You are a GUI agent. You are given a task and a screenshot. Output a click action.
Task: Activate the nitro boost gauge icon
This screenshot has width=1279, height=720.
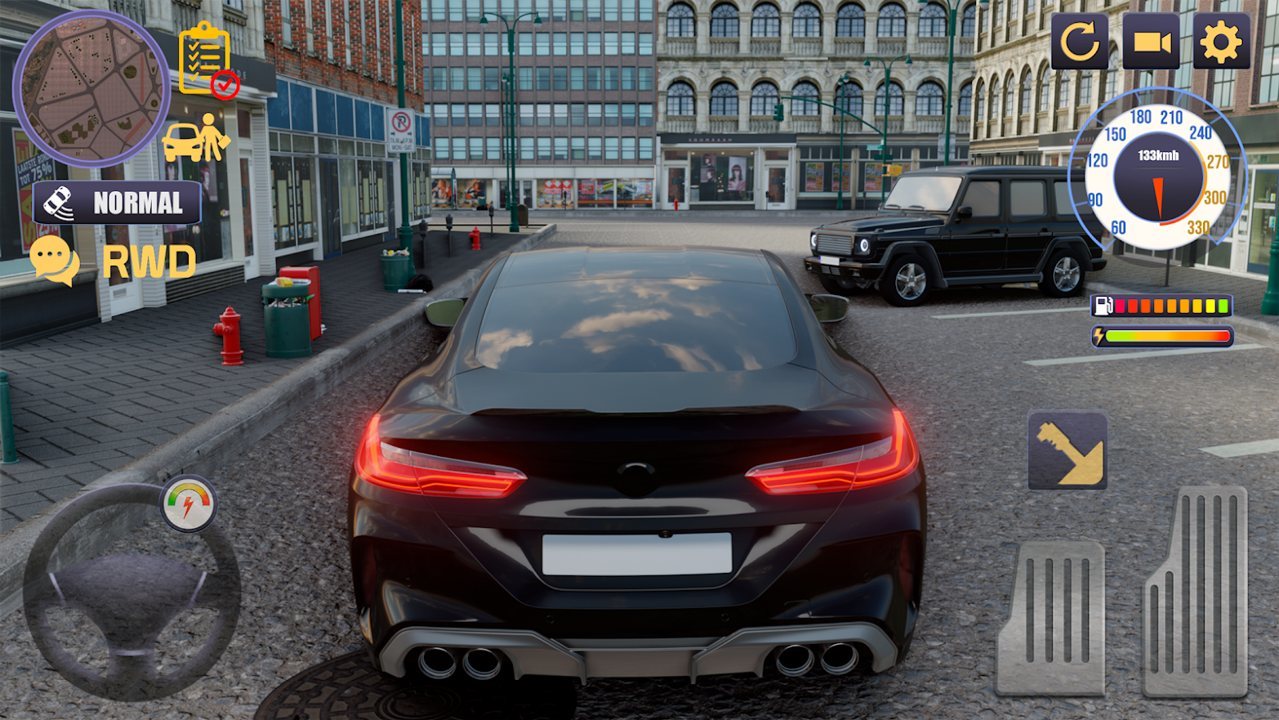[x=188, y=503]
